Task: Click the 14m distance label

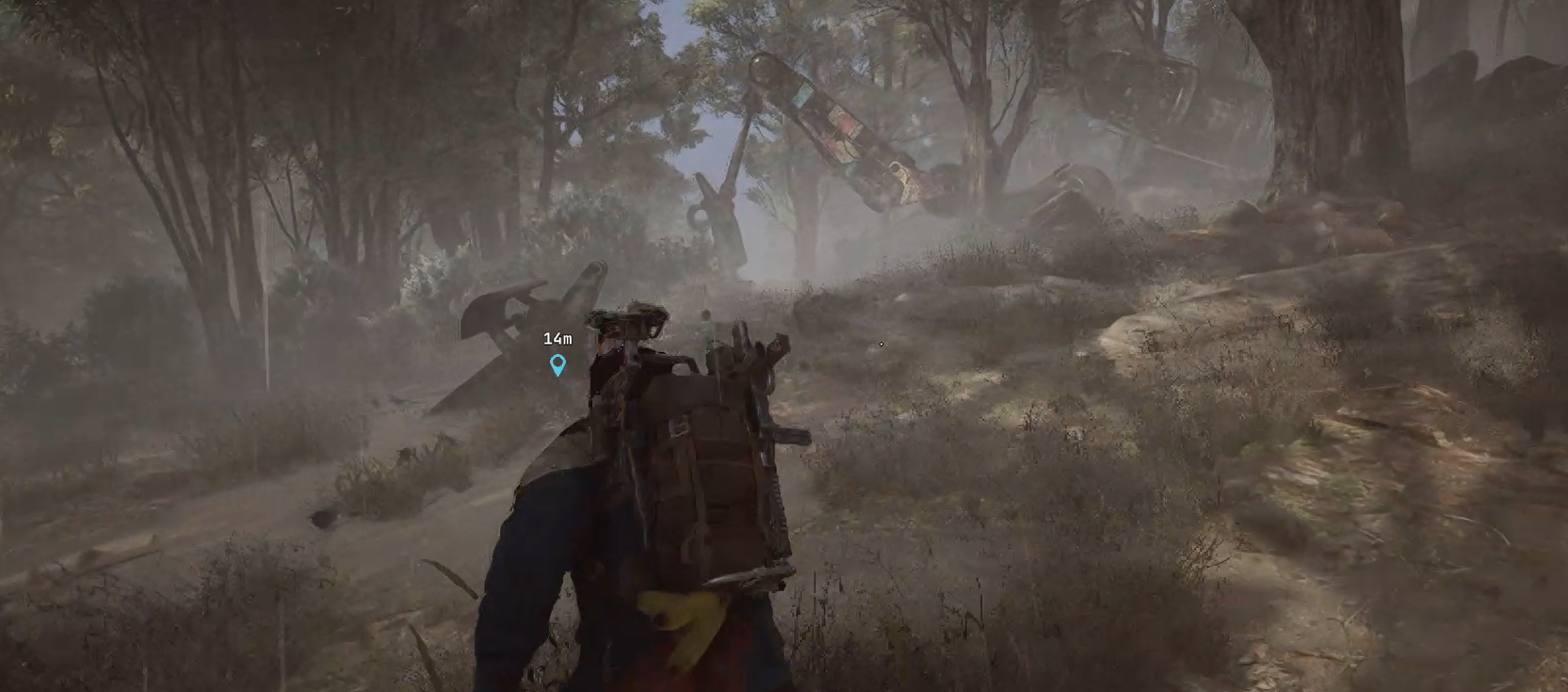Action: coord(558,340)
